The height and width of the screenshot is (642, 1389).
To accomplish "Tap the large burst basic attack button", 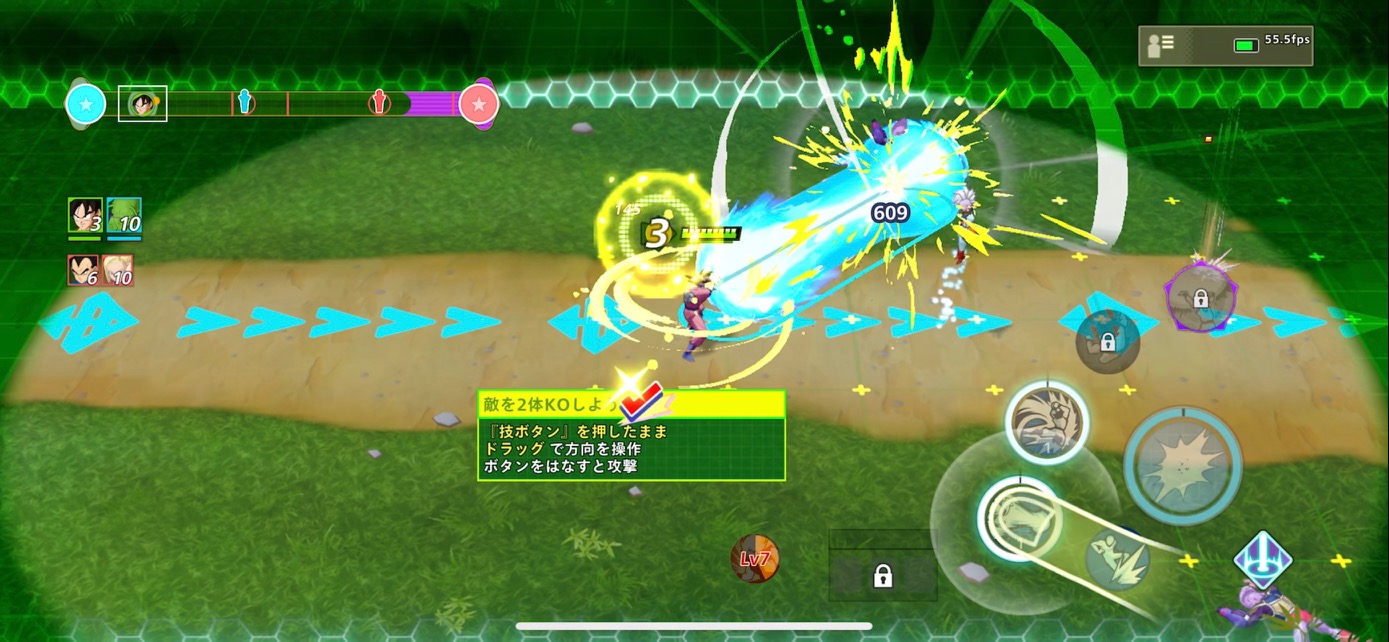I will point(1182,464).
